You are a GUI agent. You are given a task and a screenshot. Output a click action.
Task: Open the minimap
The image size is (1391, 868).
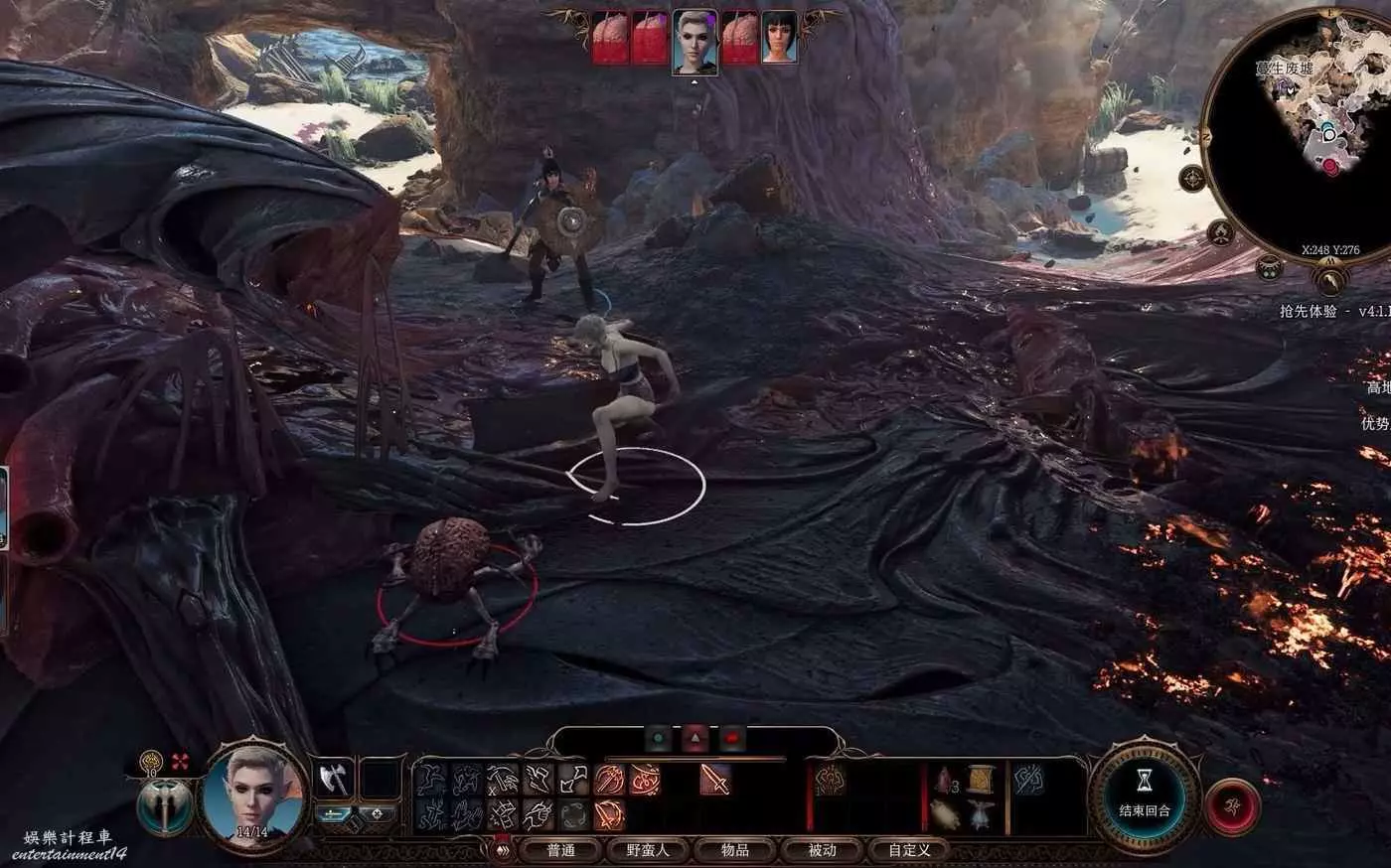coord(1302,129)
